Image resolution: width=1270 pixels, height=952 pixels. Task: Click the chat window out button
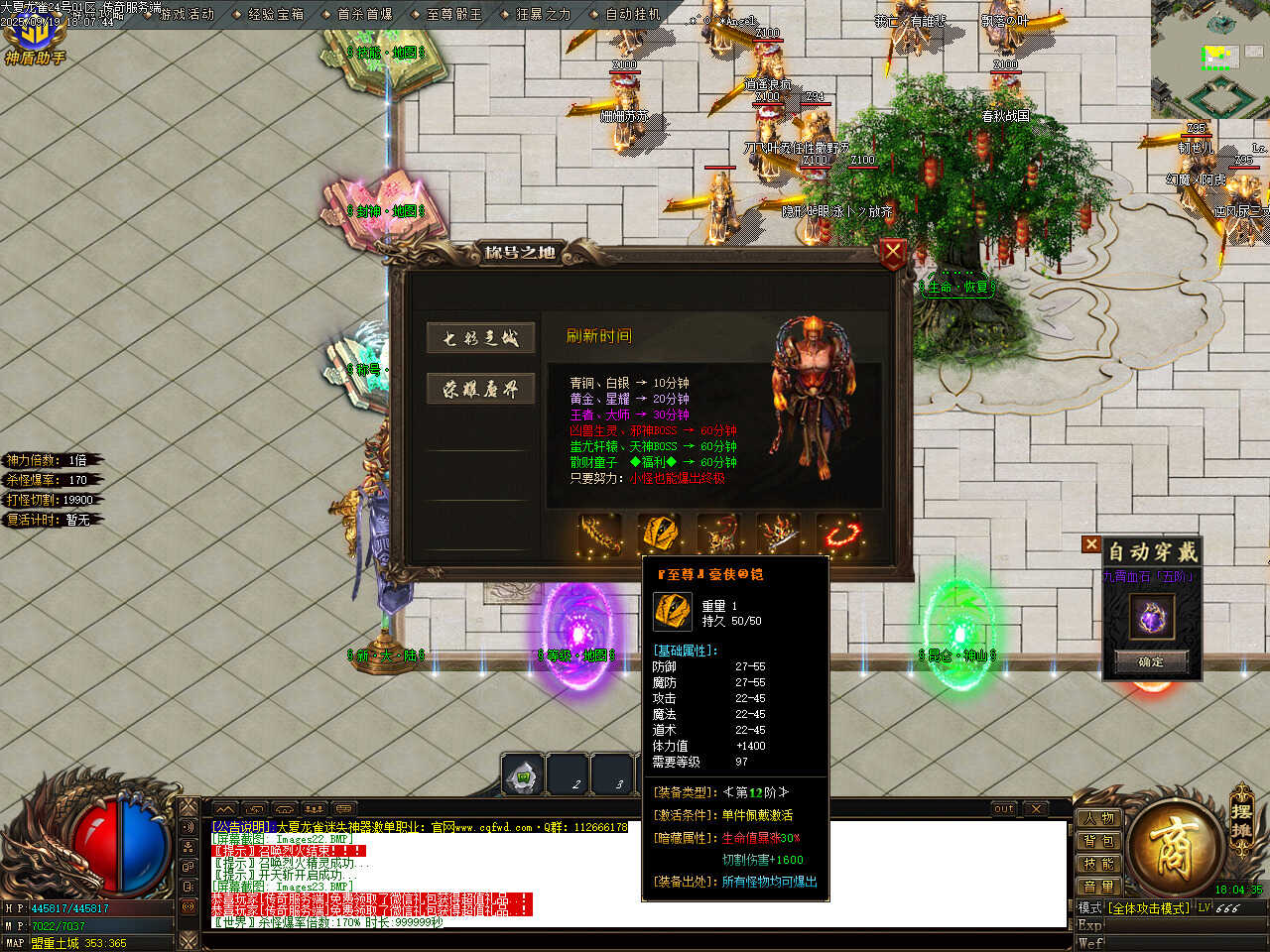tap(1004, 809)
